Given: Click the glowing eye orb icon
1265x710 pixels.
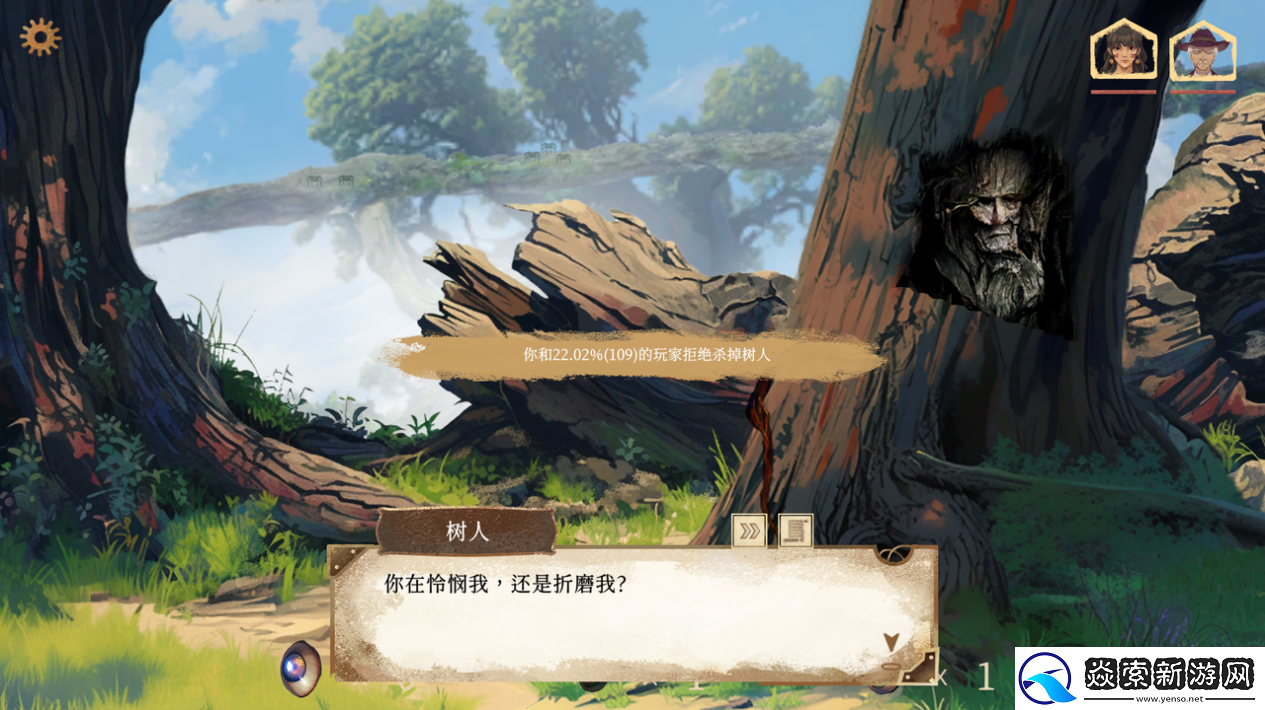Looking at the screenshot, I should (300, 665).
